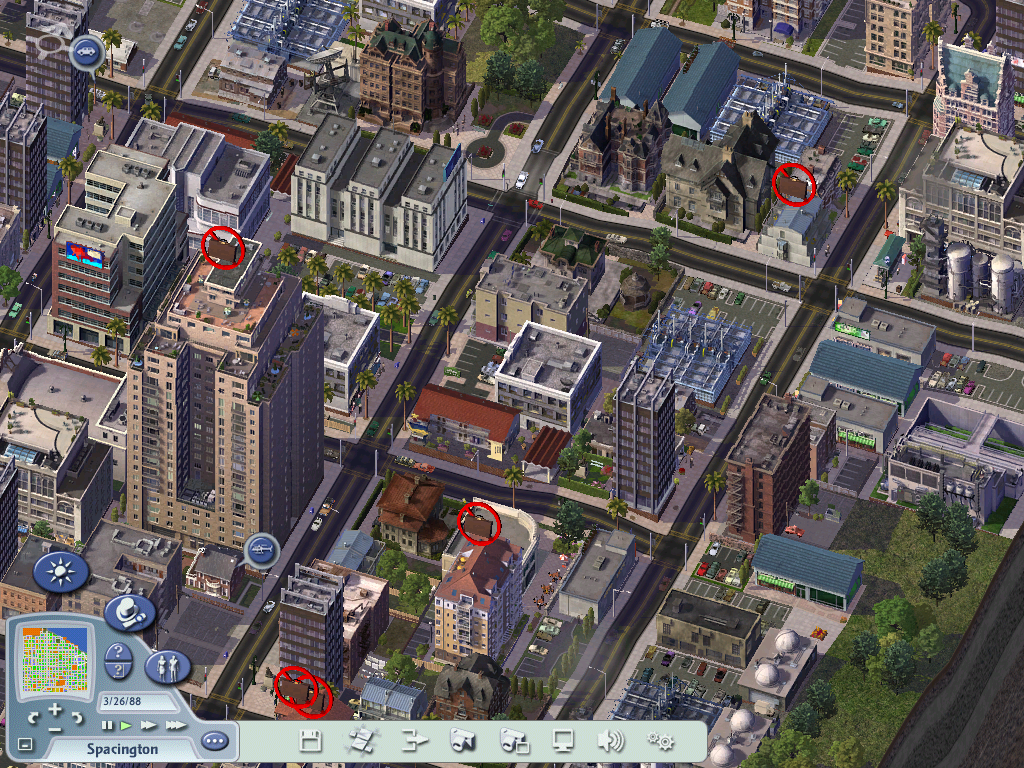Open game options gears icon
This screenshot has height=768, width=1024.
[660, 741]
